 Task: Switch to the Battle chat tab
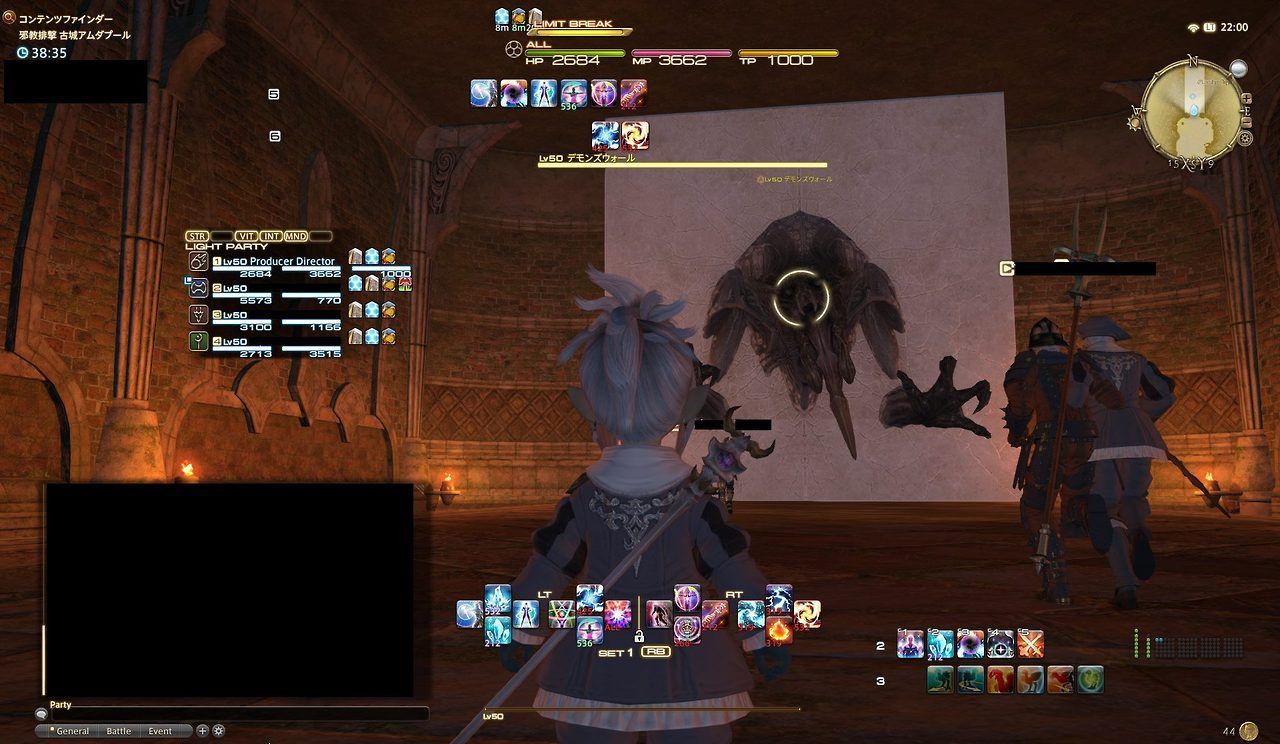coord(119,731)
